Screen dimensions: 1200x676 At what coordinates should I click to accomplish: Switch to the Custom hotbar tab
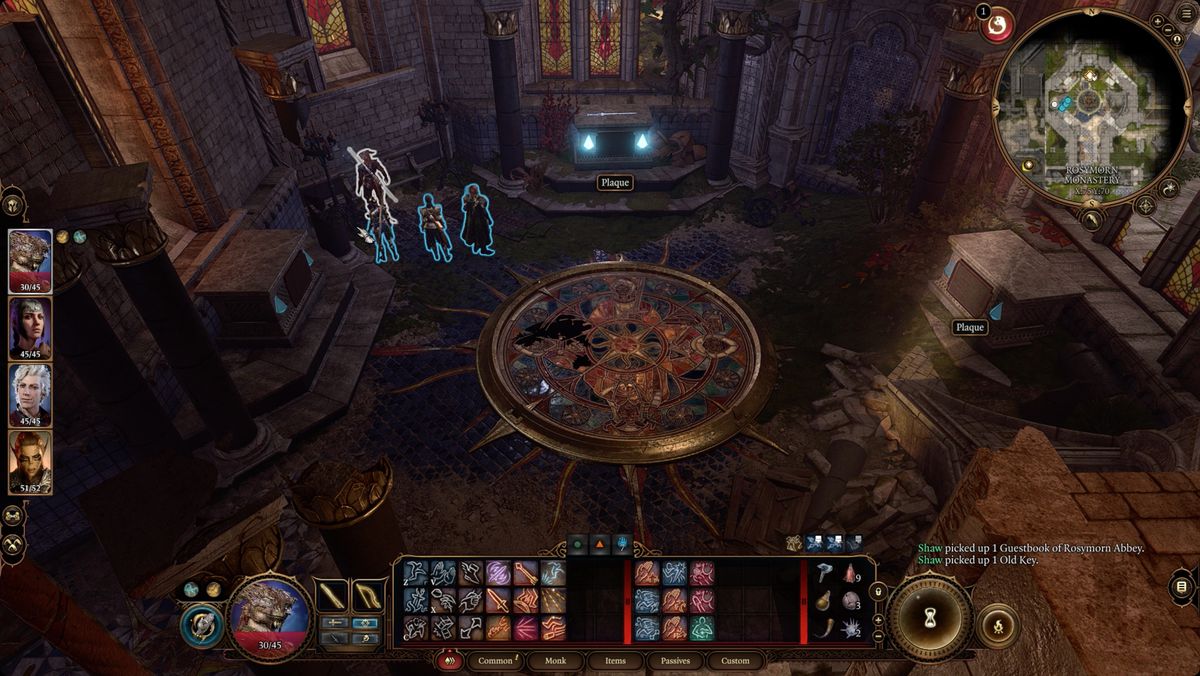(x=735, y=661)
